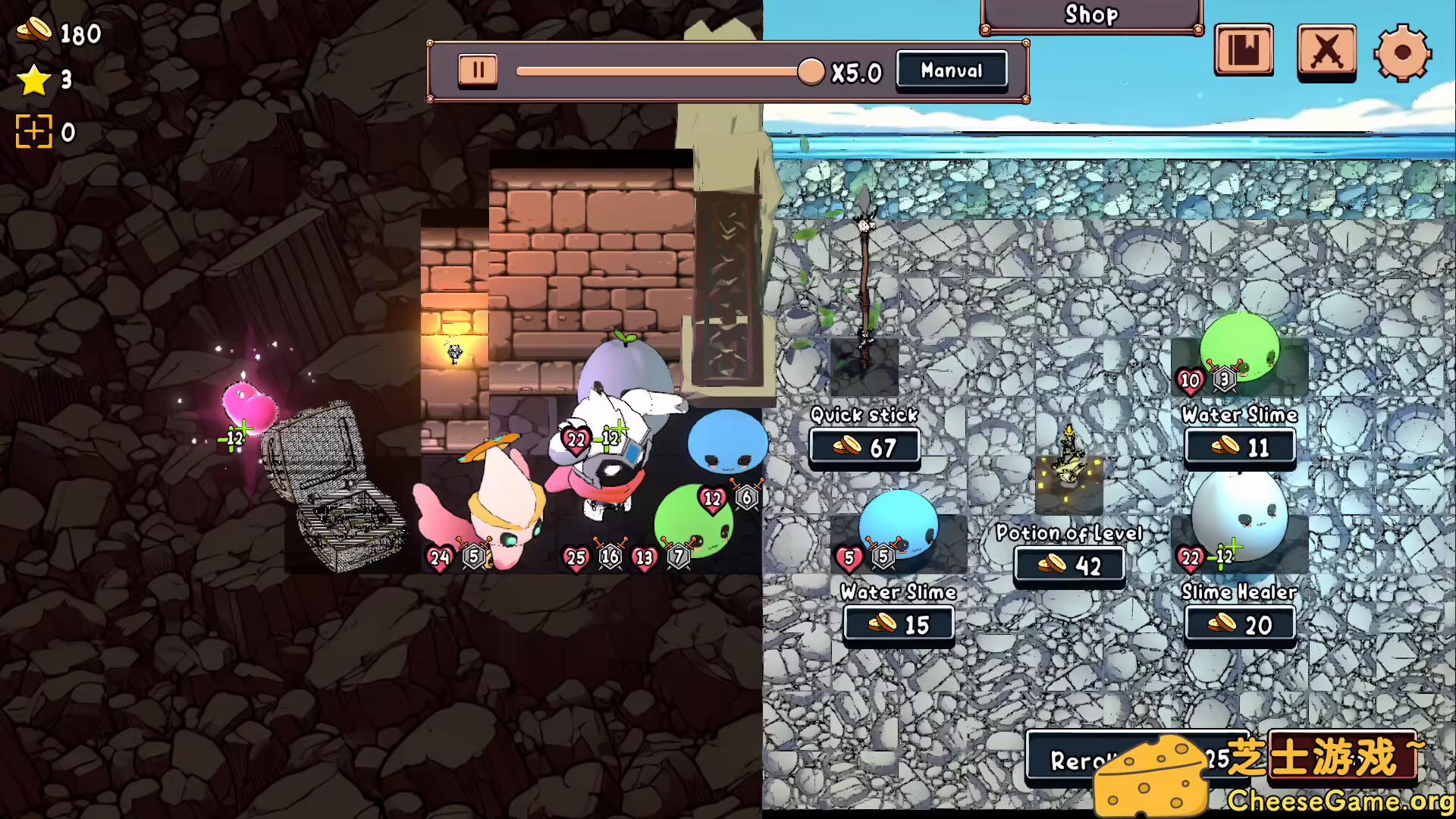
Task: Click the Water Slime price tag showing 11
Action: (1239, 447)
